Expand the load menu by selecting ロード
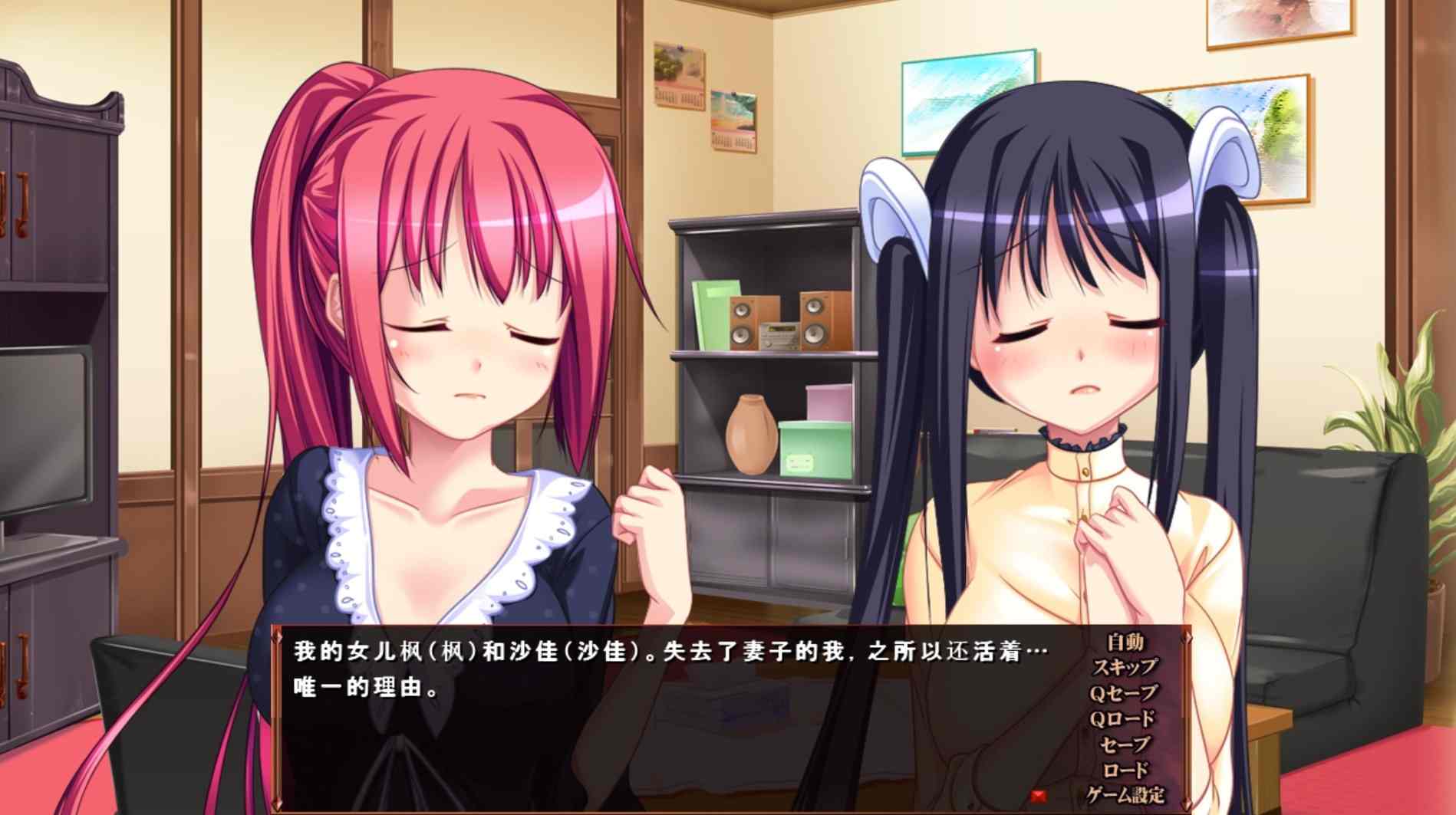The image size is (1456, 815). point(1126,769)
